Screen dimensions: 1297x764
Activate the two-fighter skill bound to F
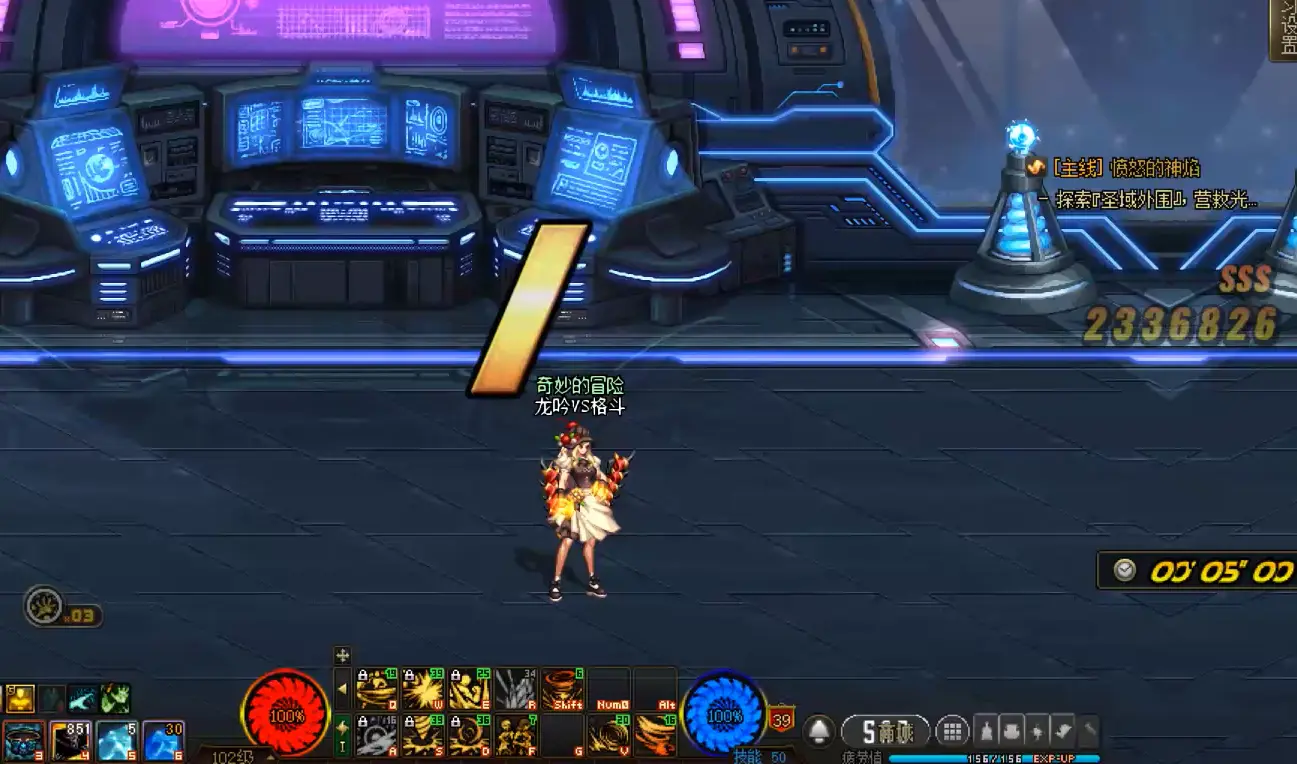(x=516, y=736)
